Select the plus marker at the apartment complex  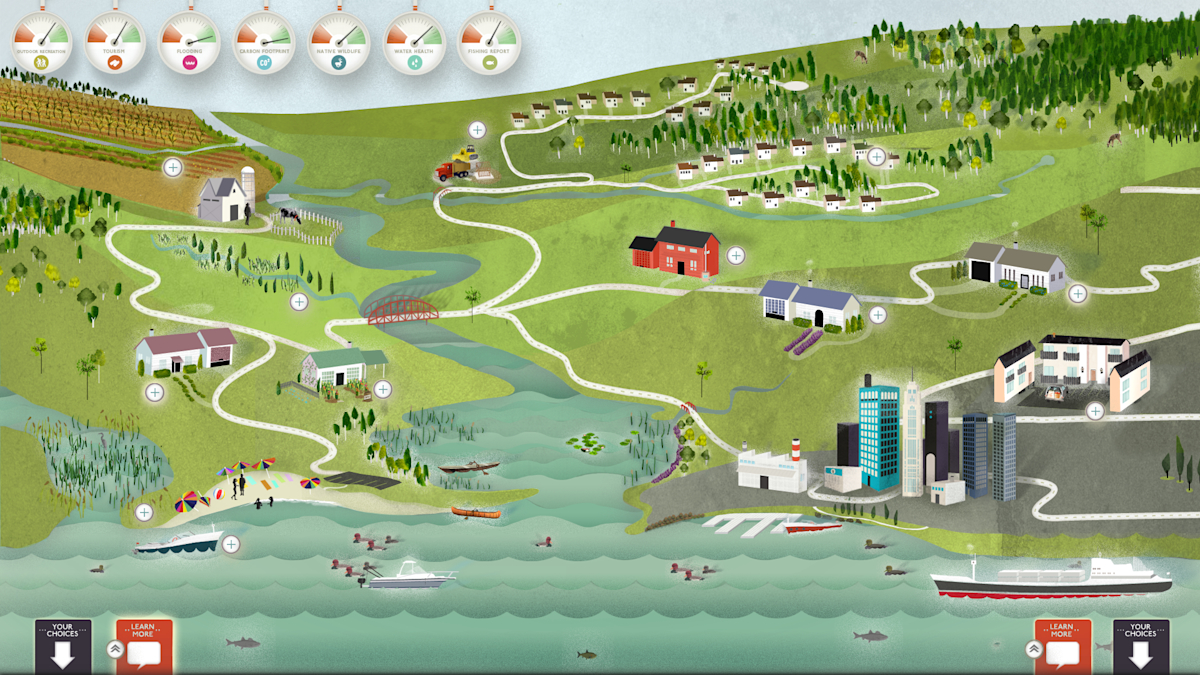tap(1095, 410)
